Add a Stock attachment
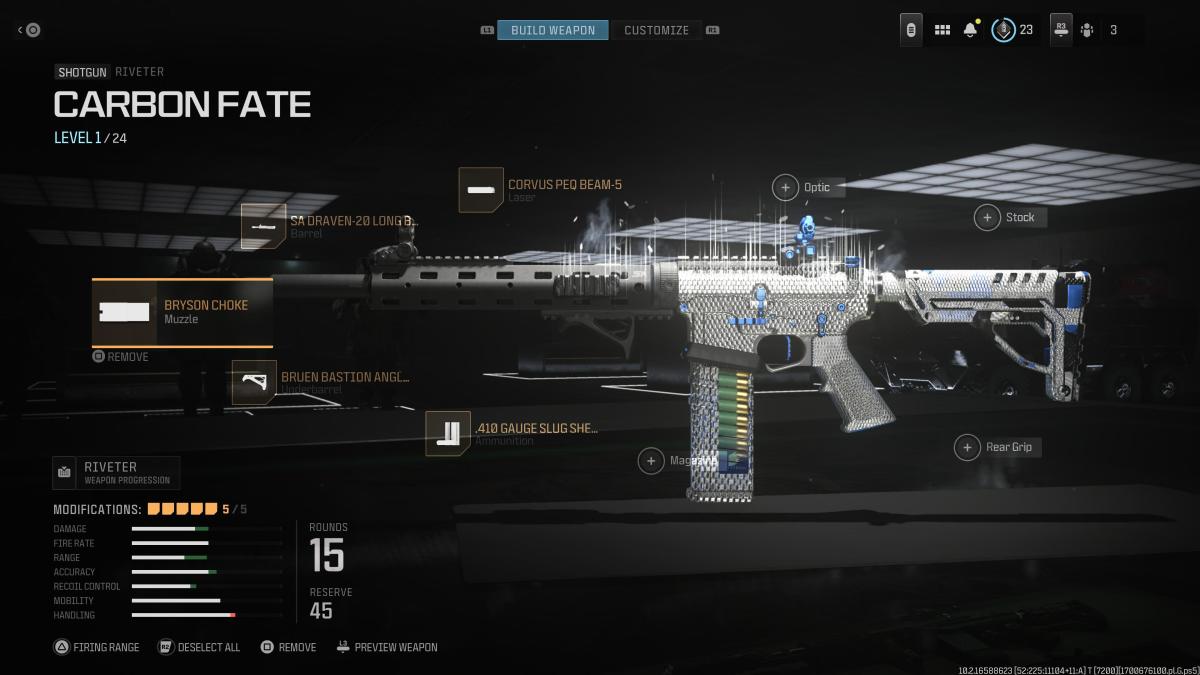The image size is (1200, 675). click(x=987, y=217)
